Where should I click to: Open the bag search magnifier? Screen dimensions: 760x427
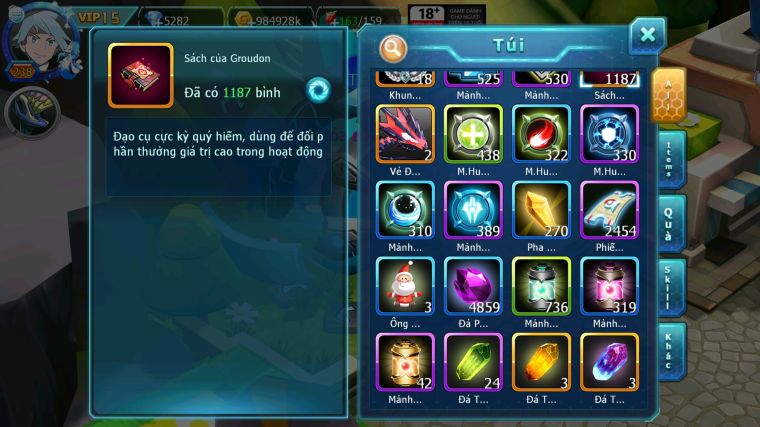[x=393, y=47]
